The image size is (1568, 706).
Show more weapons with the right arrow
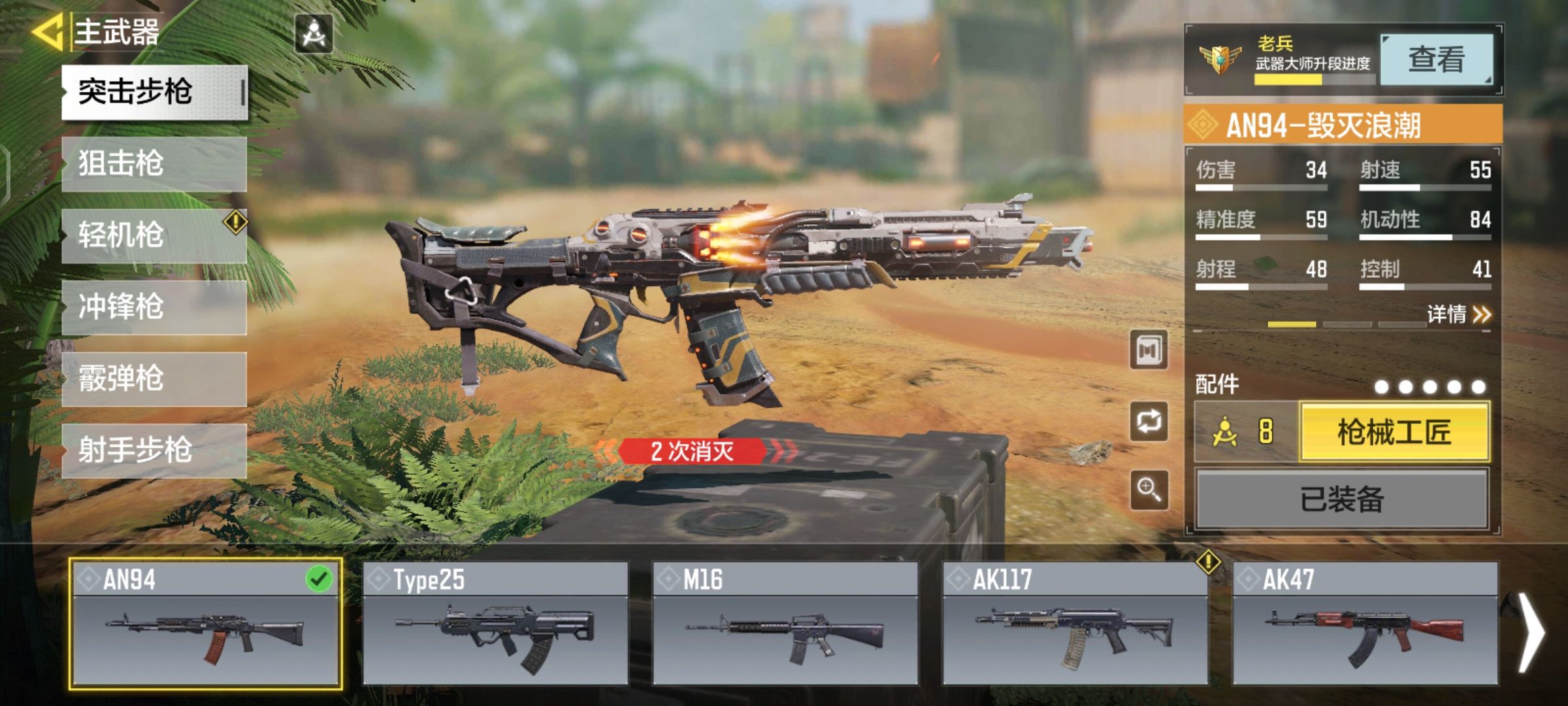[1530, 631]
